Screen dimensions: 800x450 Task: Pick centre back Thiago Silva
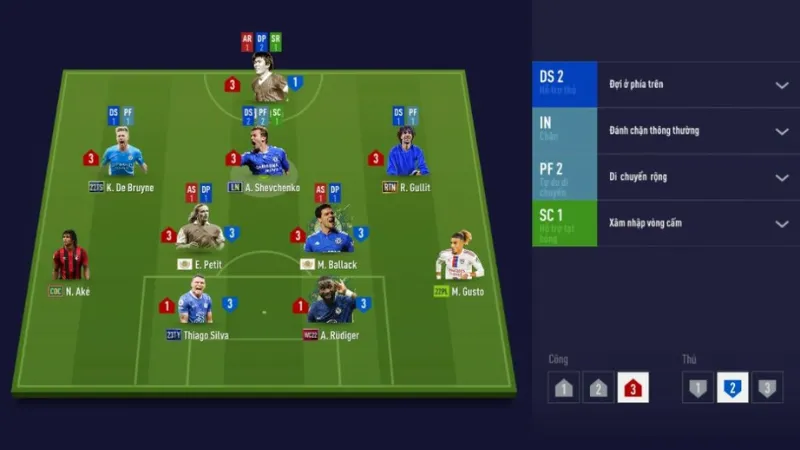coord(195,304)
